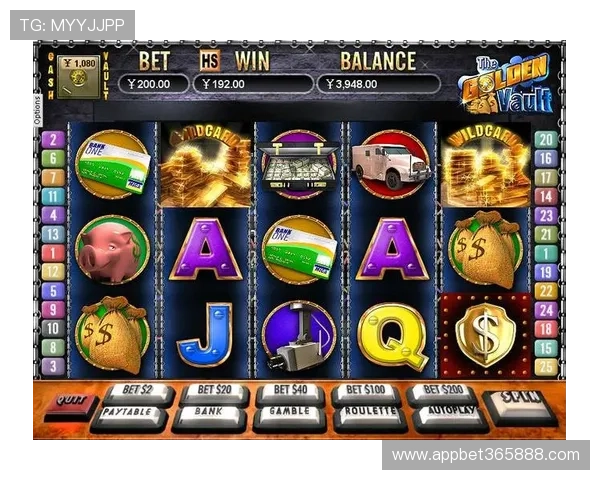Gamble the current win
This screenshot has height=480, width=600.
click(289, 413)
